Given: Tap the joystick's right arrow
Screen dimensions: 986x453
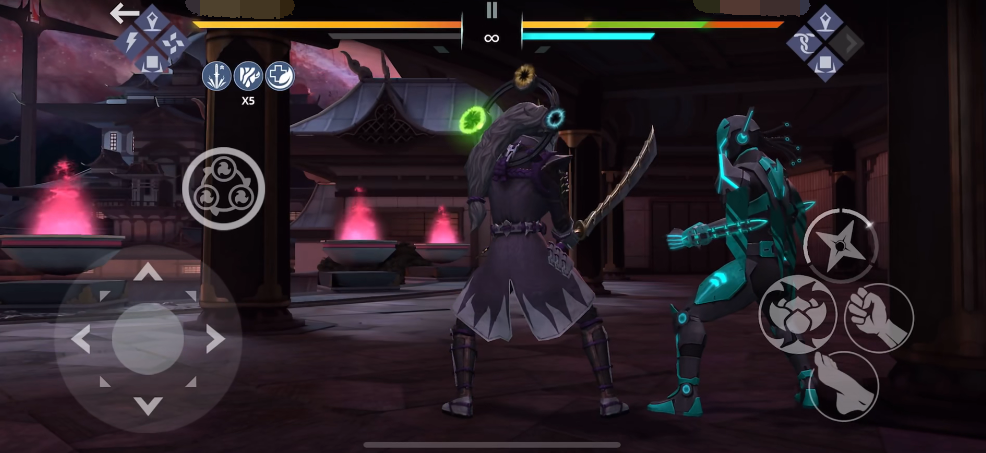Looking at the screenshot, I should pyautogui.click(x=214, y=340).
